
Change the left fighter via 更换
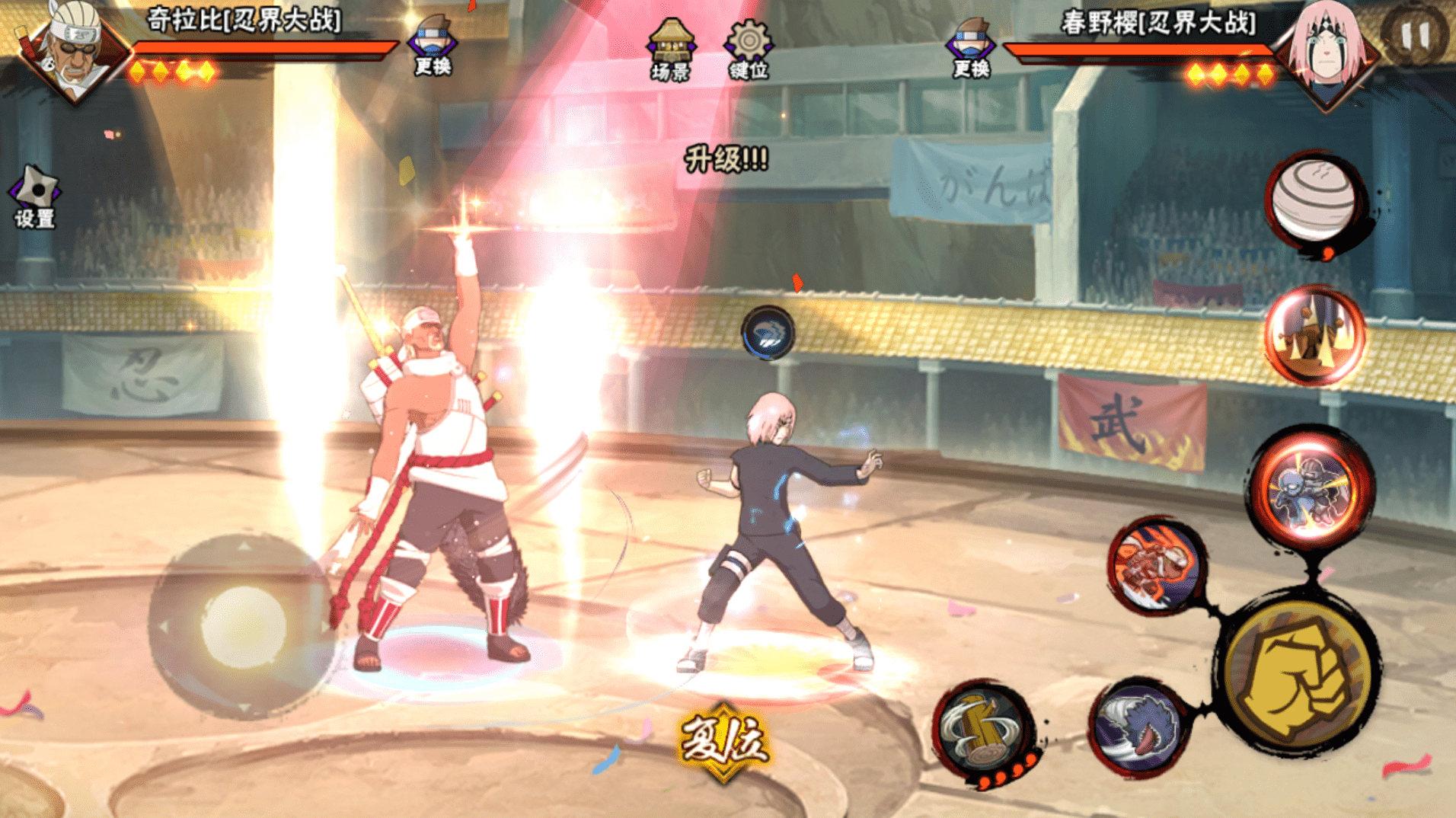tap(433, 46)
